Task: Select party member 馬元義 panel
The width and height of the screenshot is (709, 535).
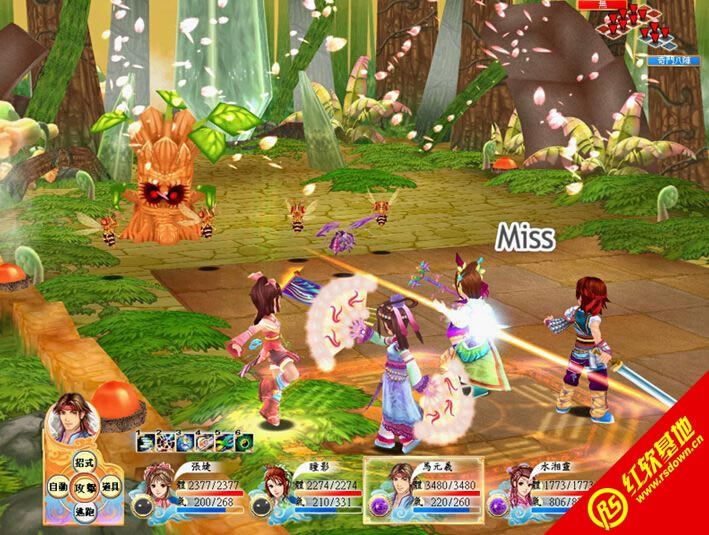Action: (x=423, y=488)
